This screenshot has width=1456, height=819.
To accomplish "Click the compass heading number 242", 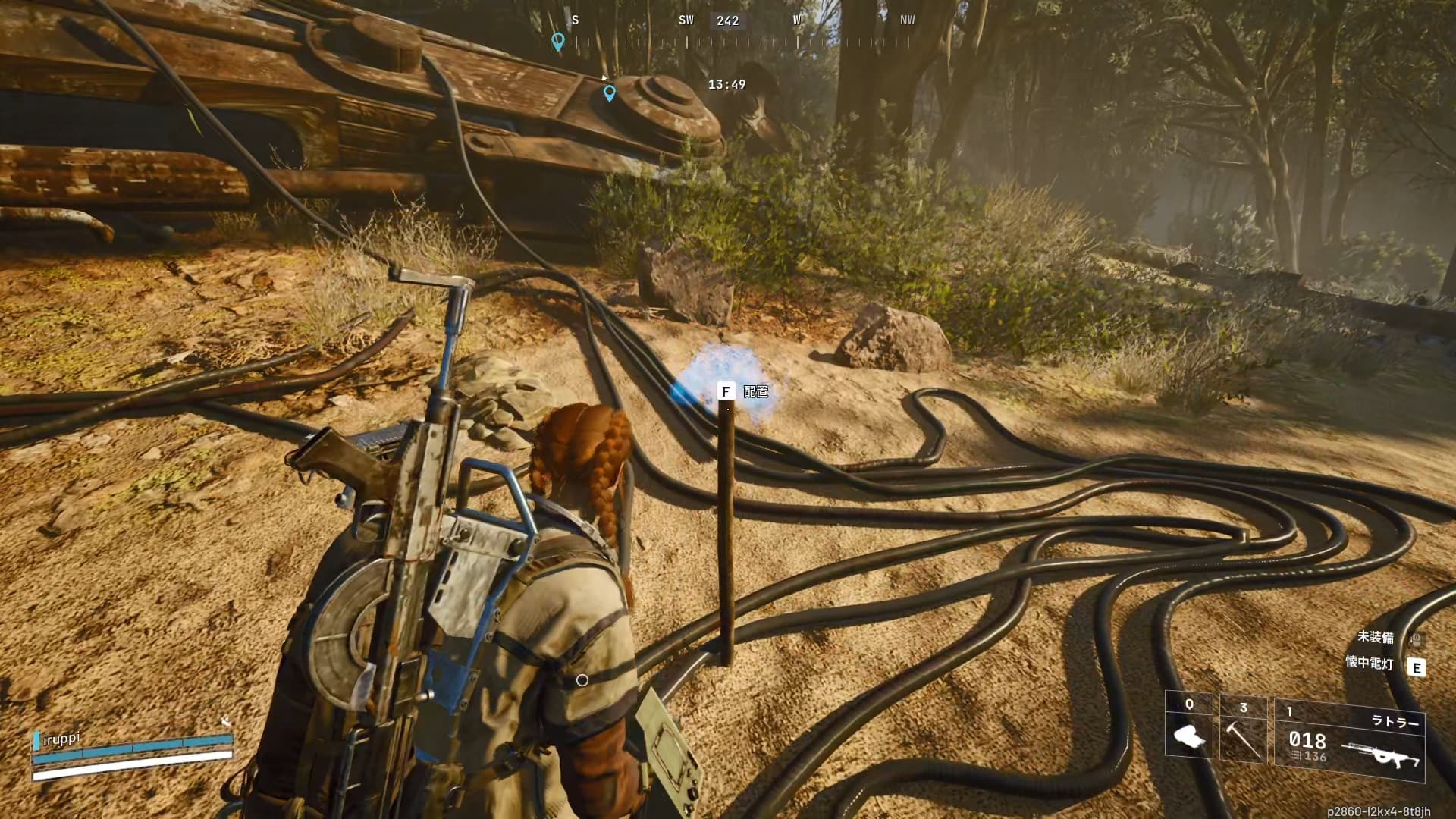I will coord(727,21).
